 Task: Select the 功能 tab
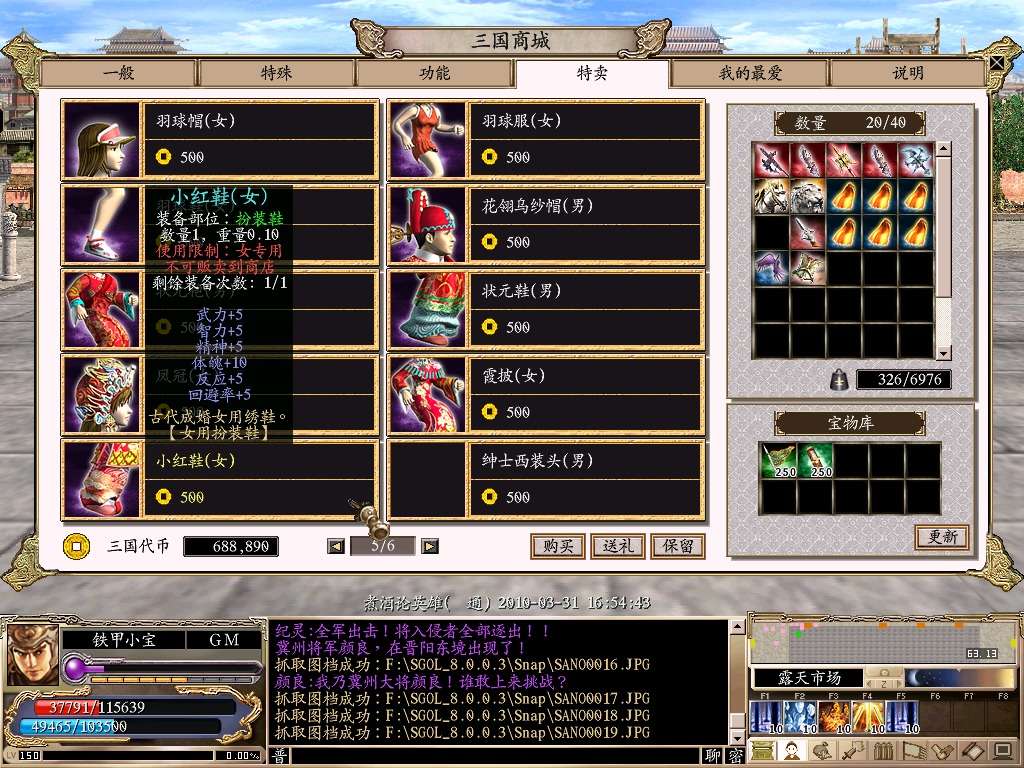point(434,73)
